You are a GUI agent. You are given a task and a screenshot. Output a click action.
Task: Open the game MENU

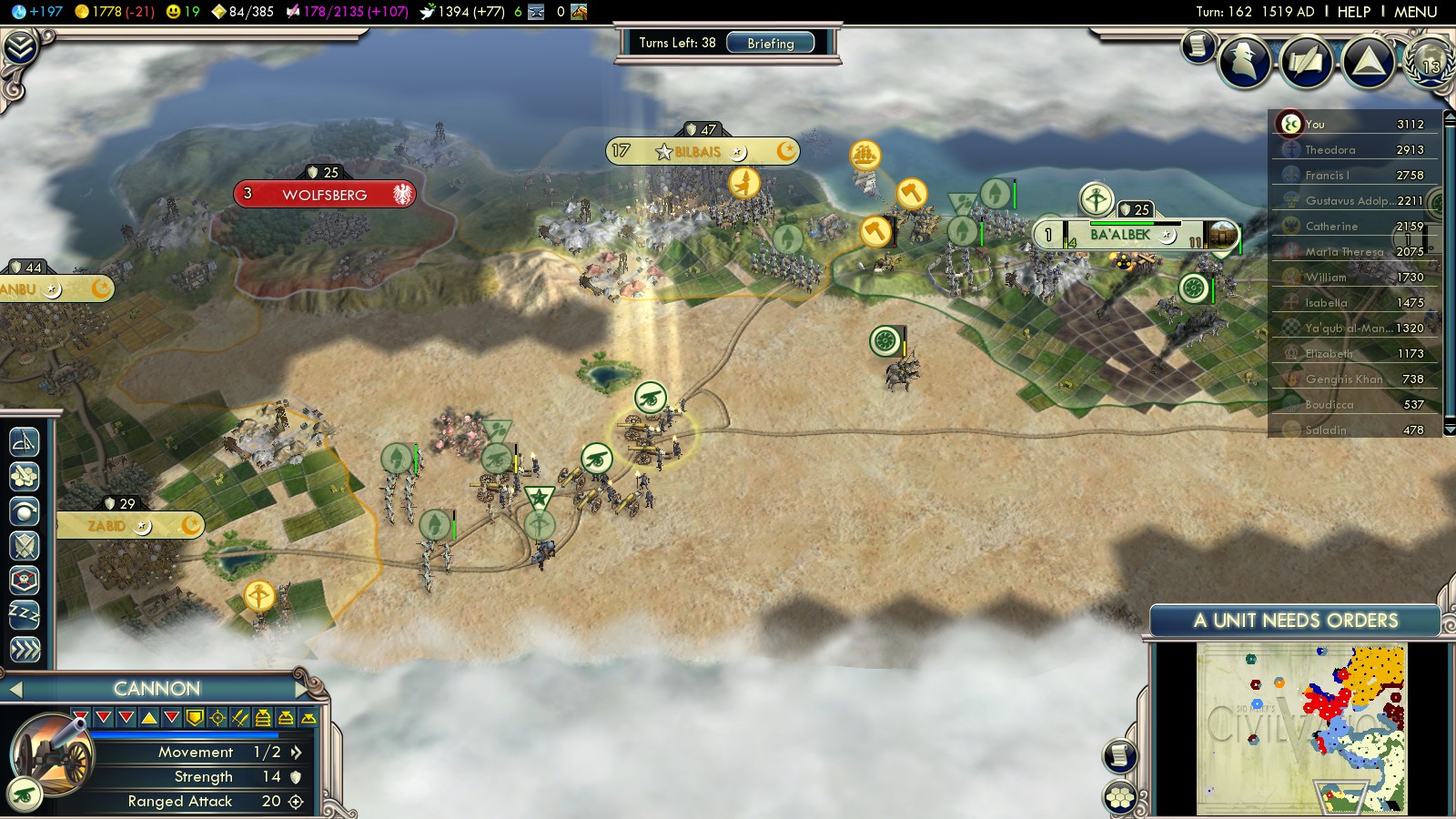[1415, 12]
